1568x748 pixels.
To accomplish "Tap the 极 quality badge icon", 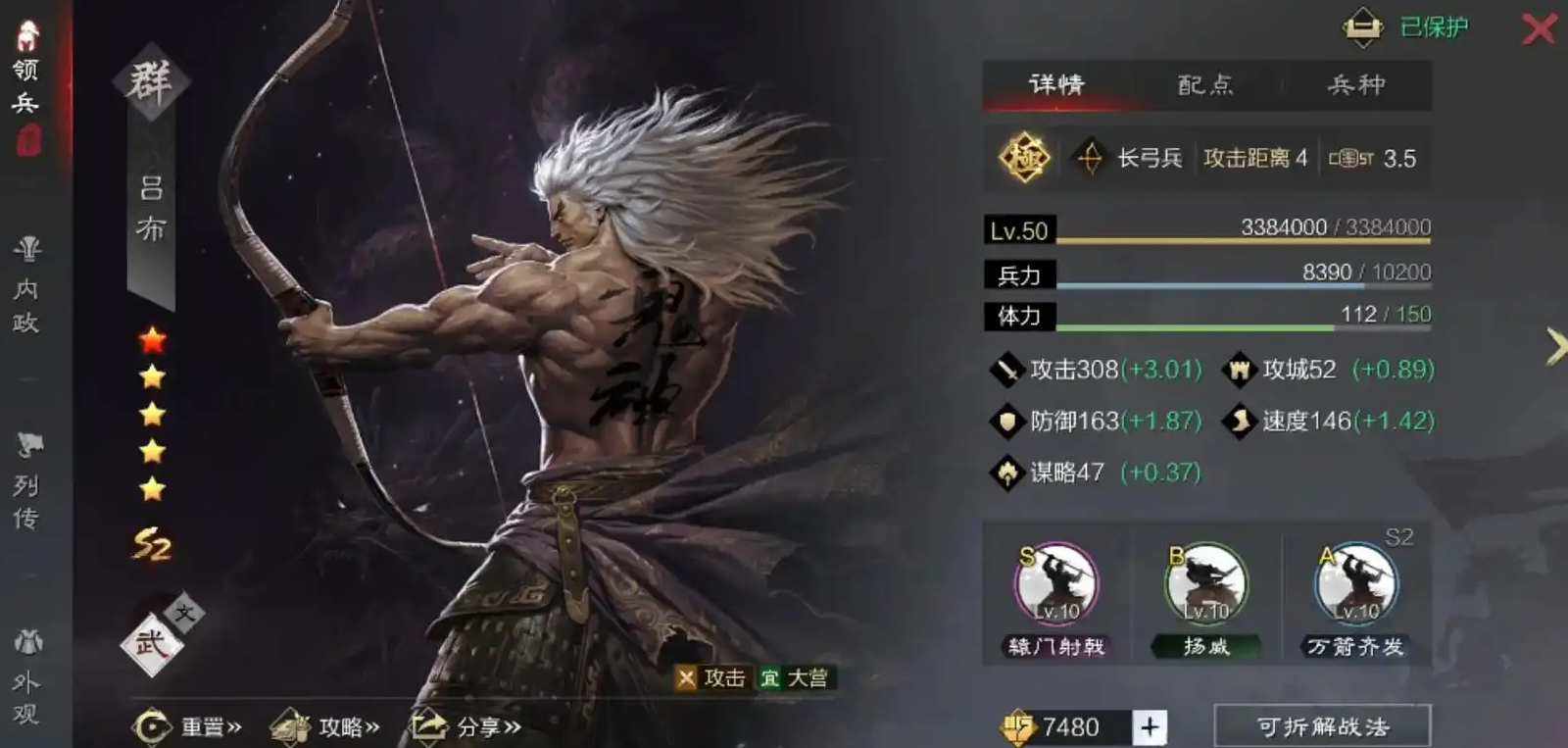I will point(1024,158).
